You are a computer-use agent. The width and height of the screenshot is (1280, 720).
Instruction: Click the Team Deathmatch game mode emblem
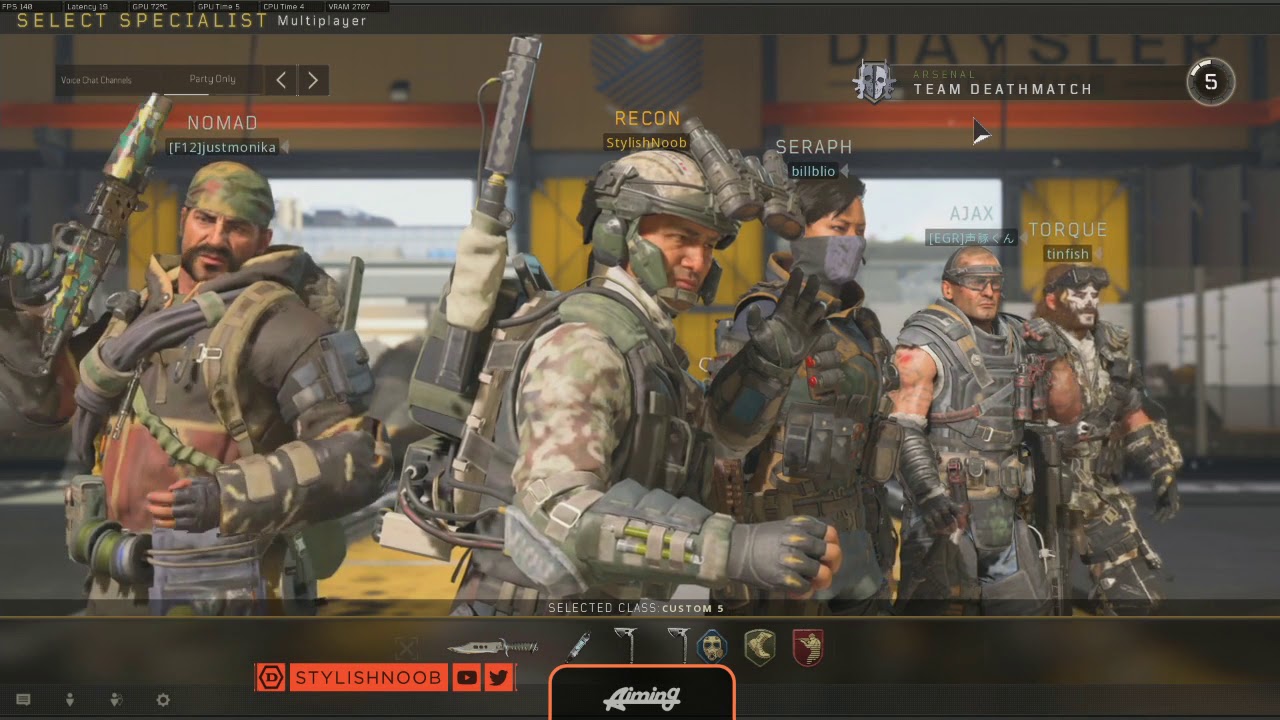(874, 82)
